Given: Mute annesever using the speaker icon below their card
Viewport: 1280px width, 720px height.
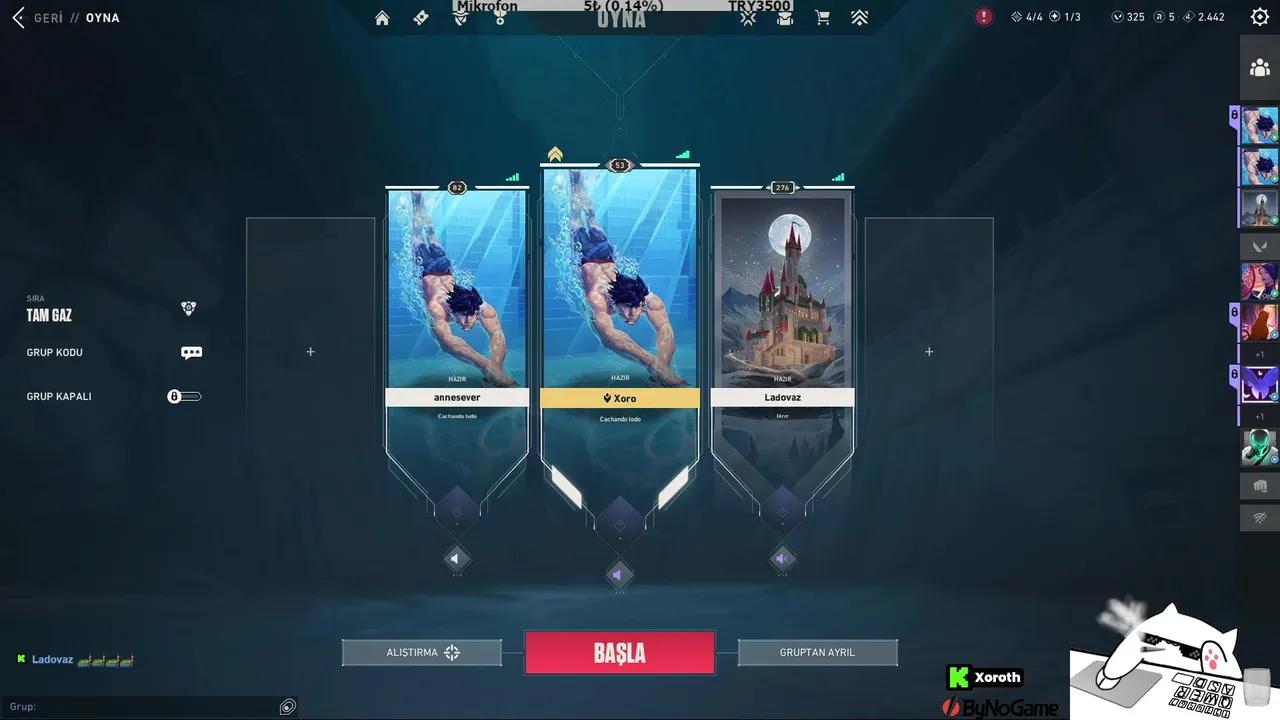Looking at the screenshot, I should point(457,558).
